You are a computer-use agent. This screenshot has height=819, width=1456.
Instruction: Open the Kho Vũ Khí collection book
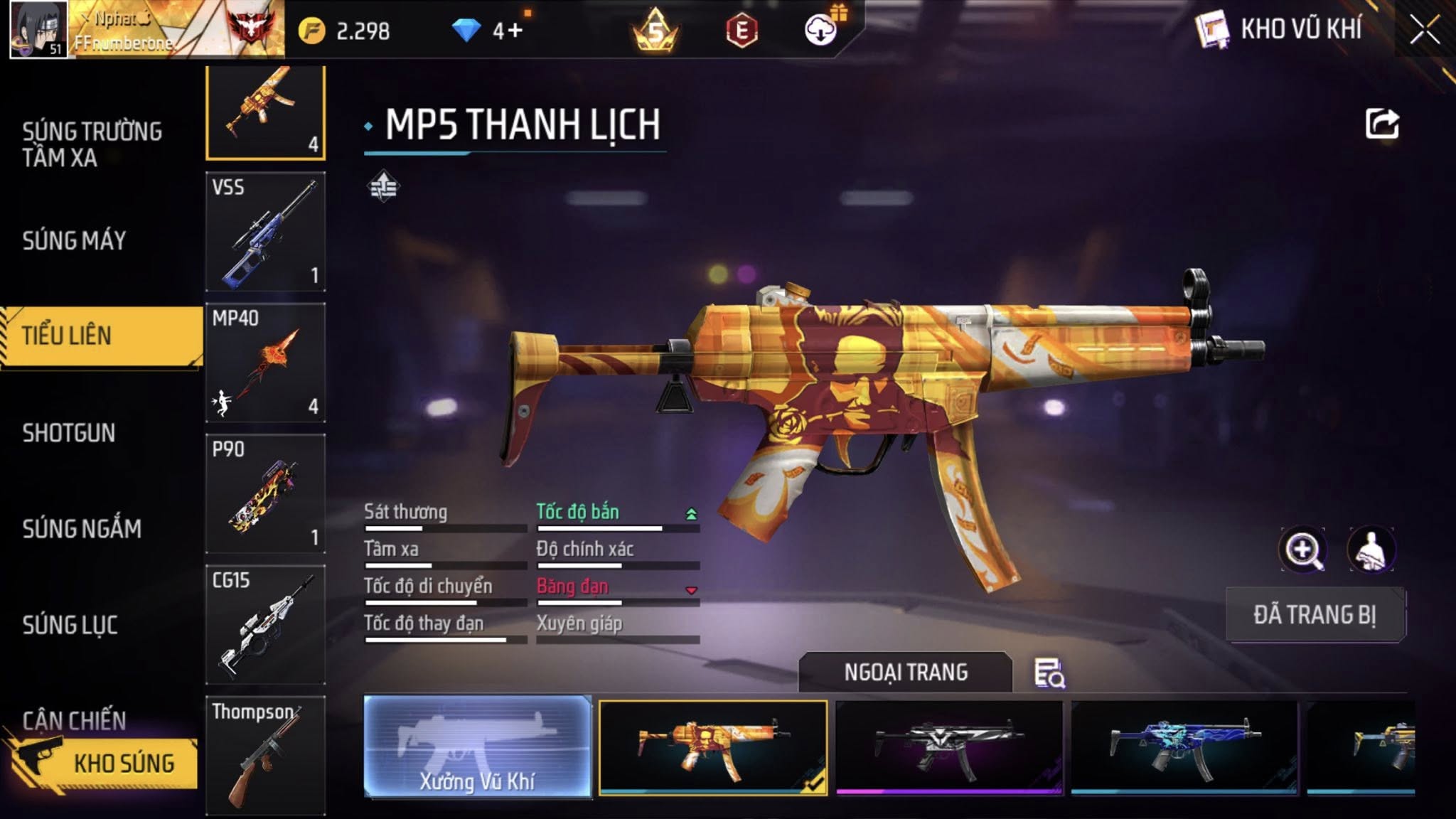pyautogui.click(x=1280, y=30)
